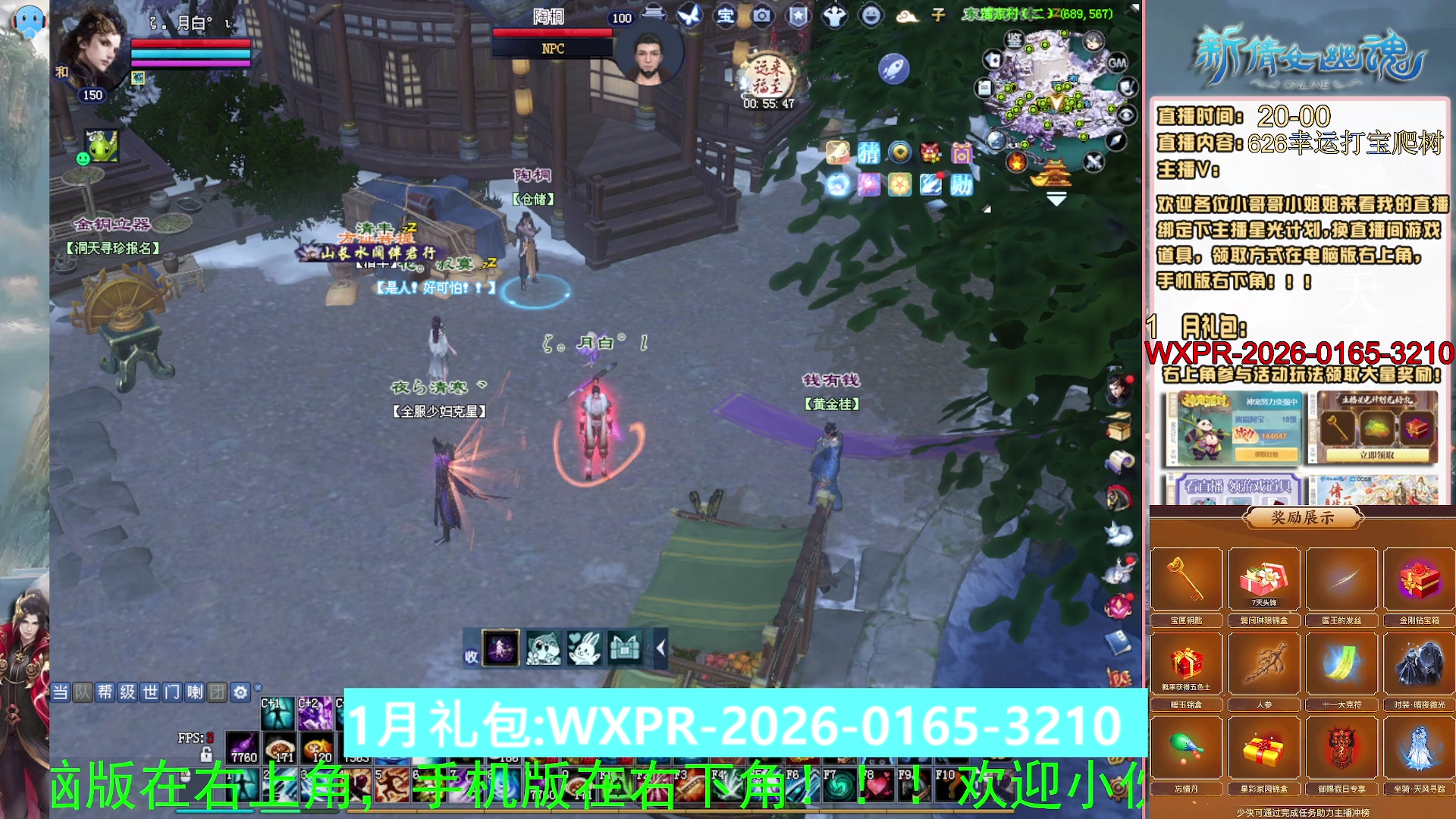Open the camera/screenshot tool at top
The height and width of the screenshot is (819, 1456).
[761, 15]
